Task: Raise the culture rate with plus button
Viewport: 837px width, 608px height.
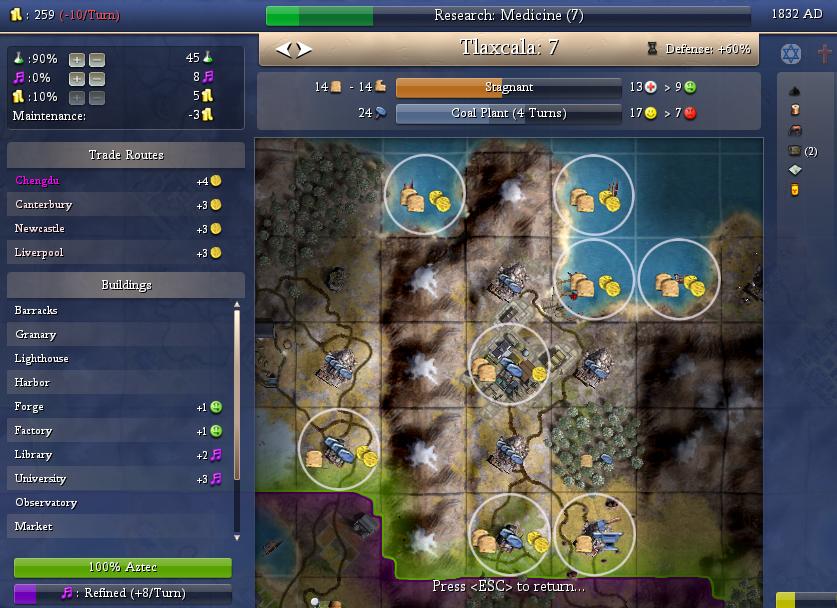Action: click(77, 78)
